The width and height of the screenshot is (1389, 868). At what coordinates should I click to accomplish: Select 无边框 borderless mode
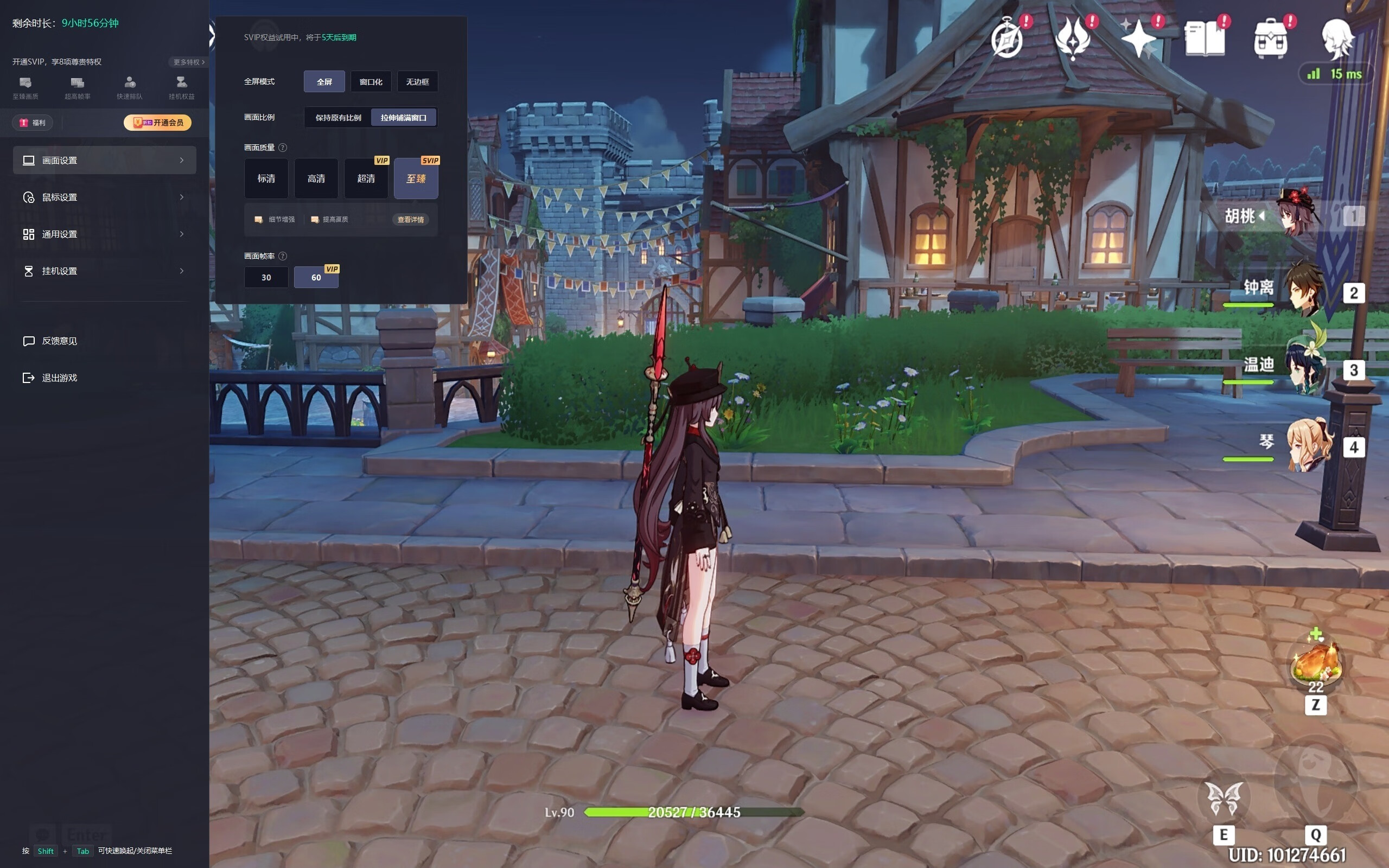417,81
